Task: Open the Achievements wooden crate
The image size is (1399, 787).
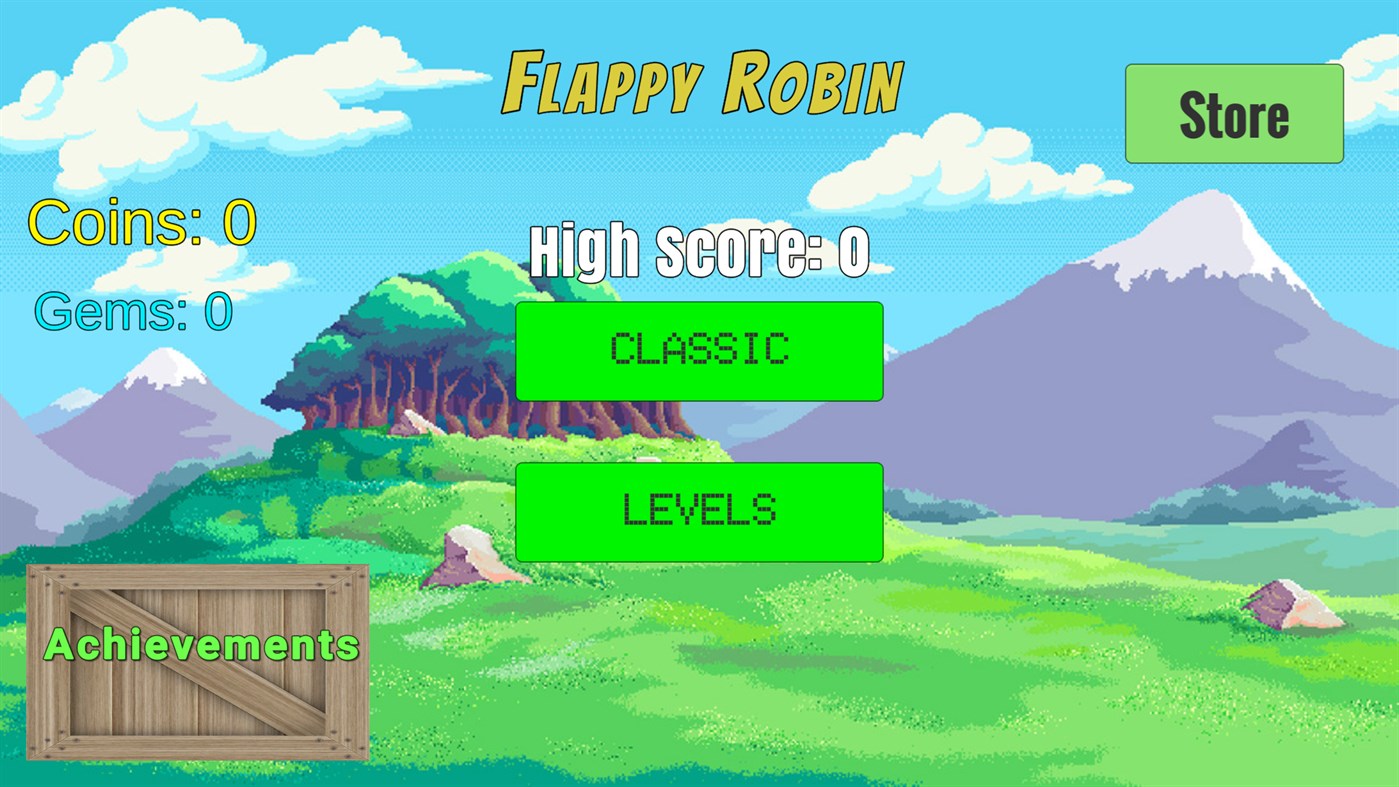Action: pyautogui.click(x=200, y=660)
